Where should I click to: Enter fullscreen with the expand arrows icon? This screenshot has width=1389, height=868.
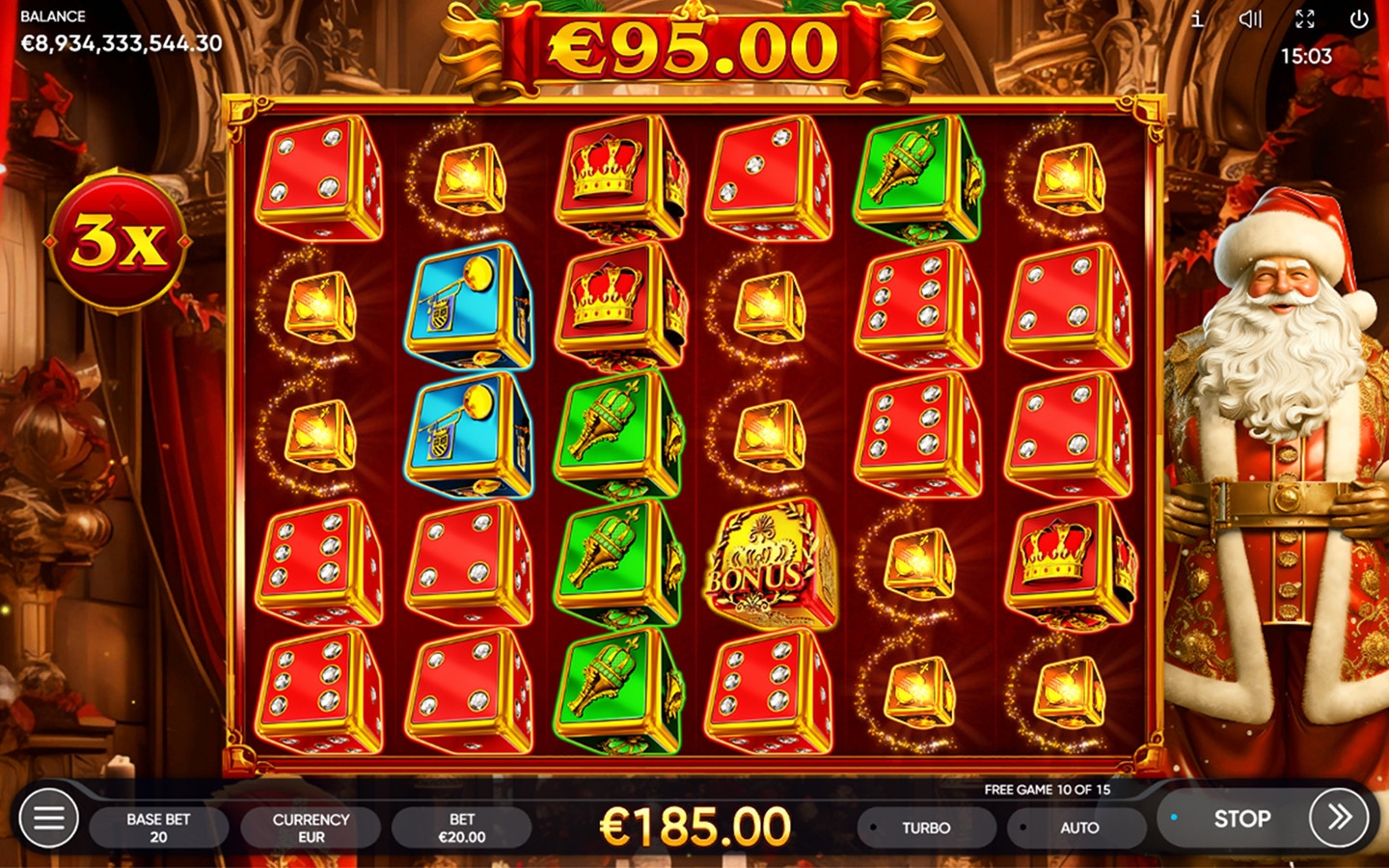point(1308,19)
